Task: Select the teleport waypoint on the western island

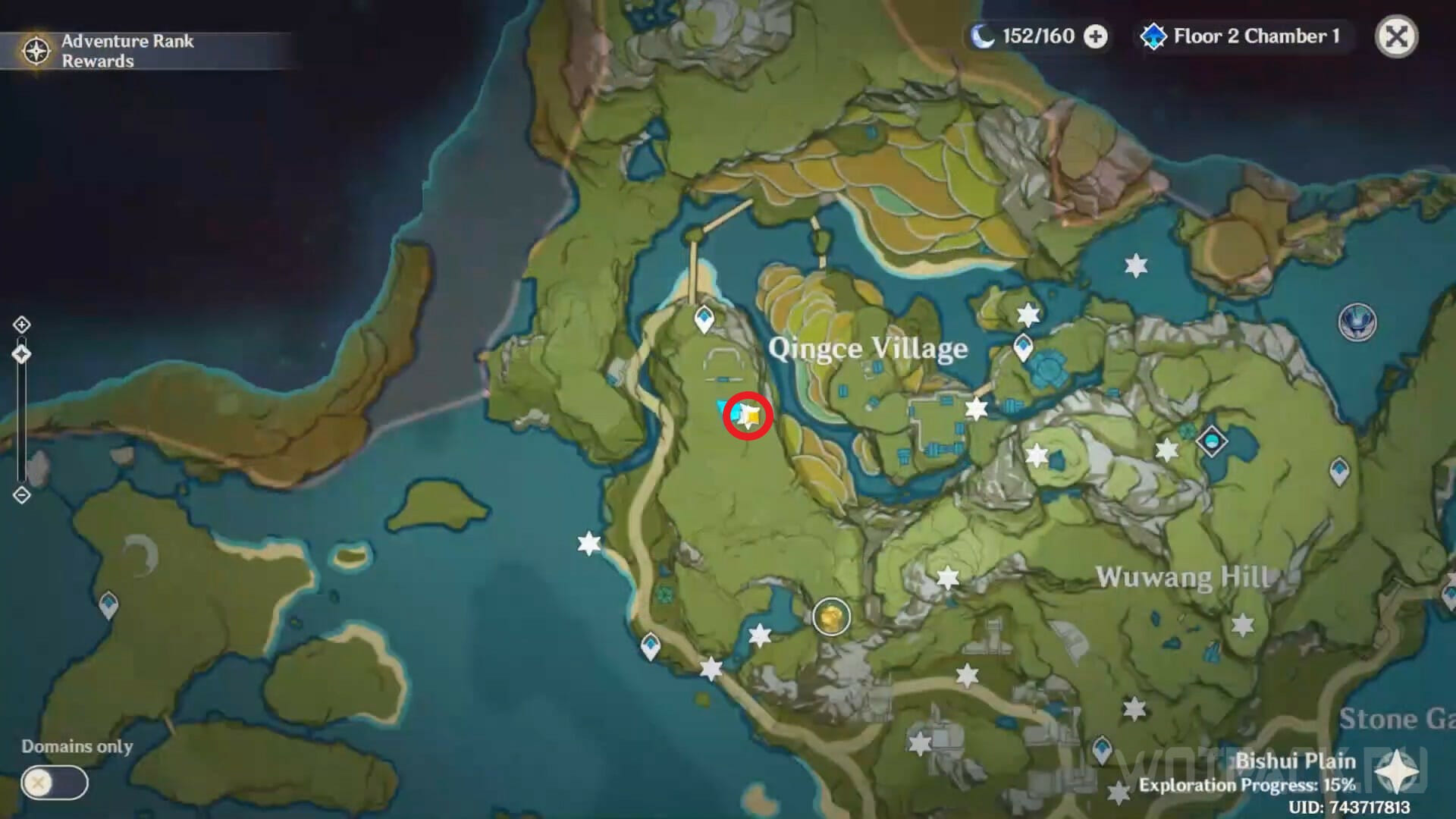Action: tap(108, 605)
